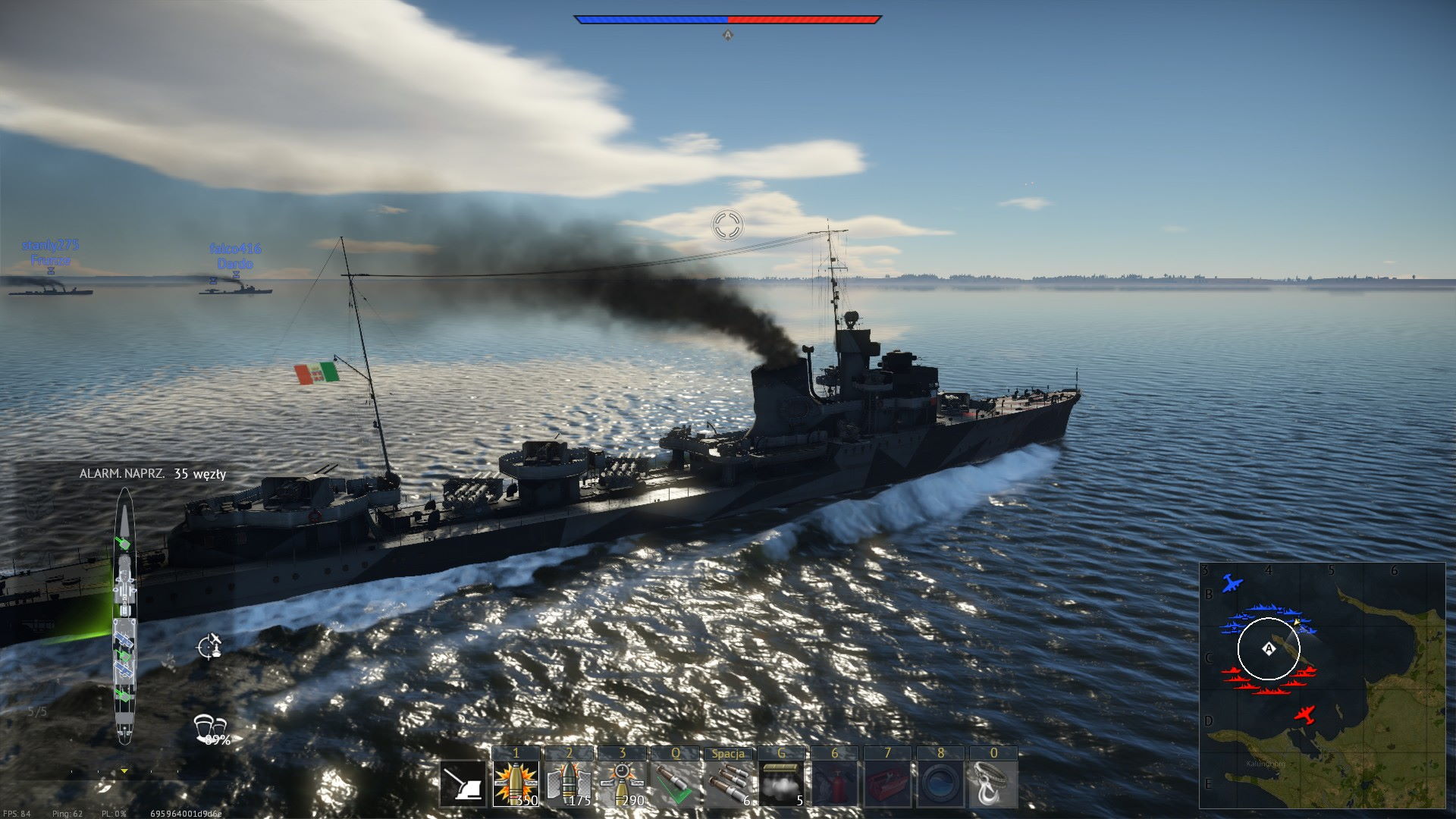Click the ship damage status diagram
This screenshot has width=1456, height=819.
click(124, 616)
